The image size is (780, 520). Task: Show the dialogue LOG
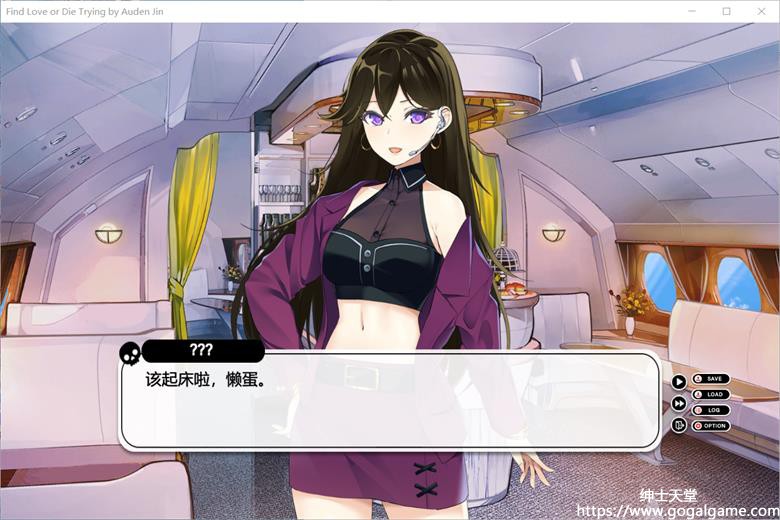711,410
